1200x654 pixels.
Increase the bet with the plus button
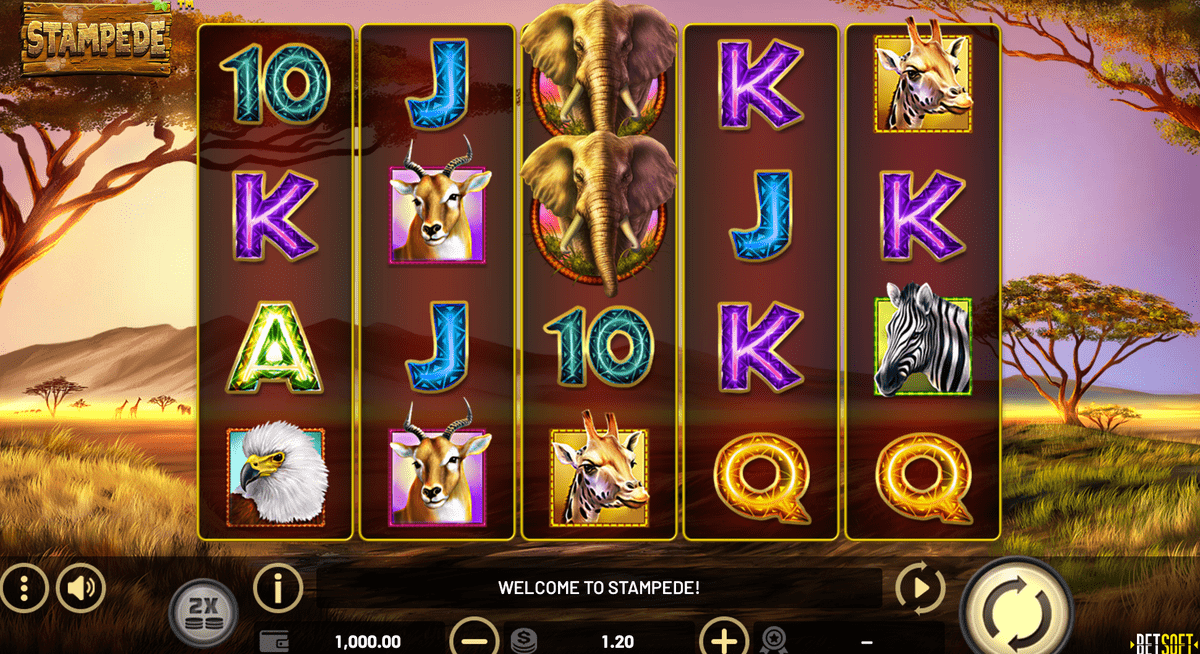point(723,639)
